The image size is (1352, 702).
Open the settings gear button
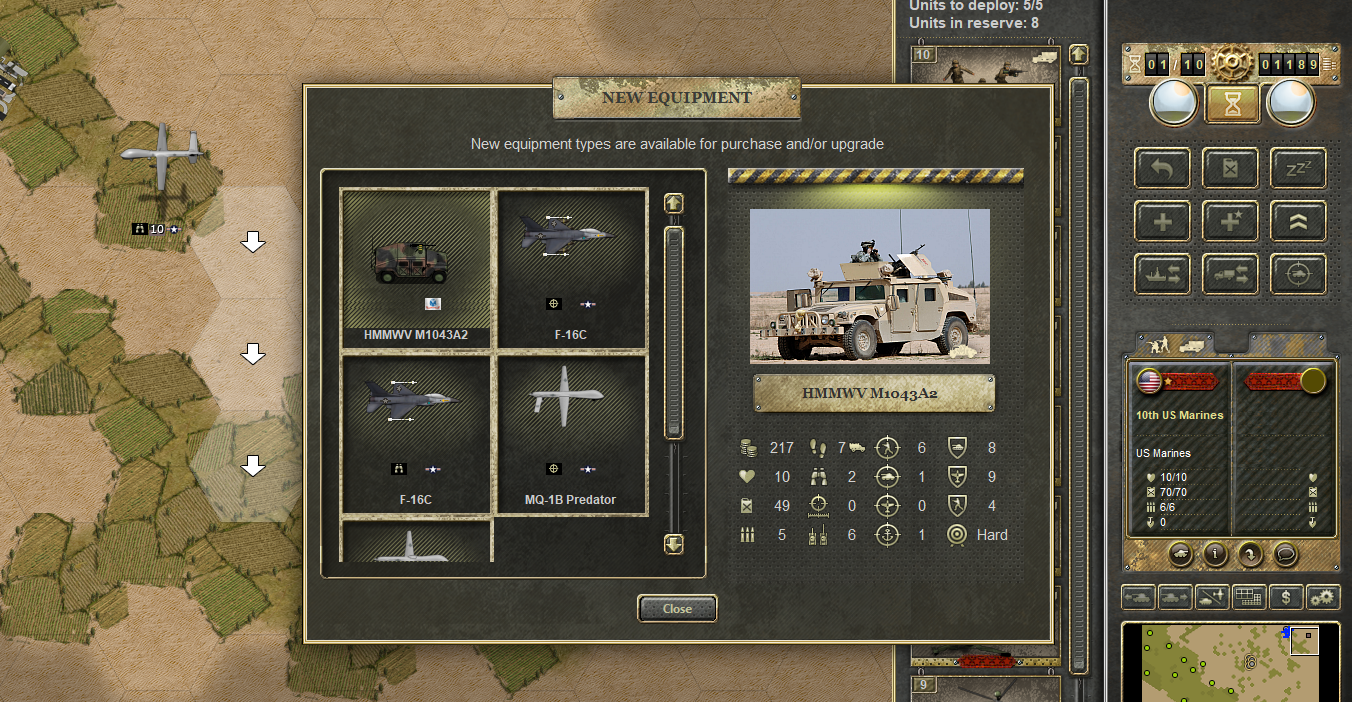pos(1323,597)
